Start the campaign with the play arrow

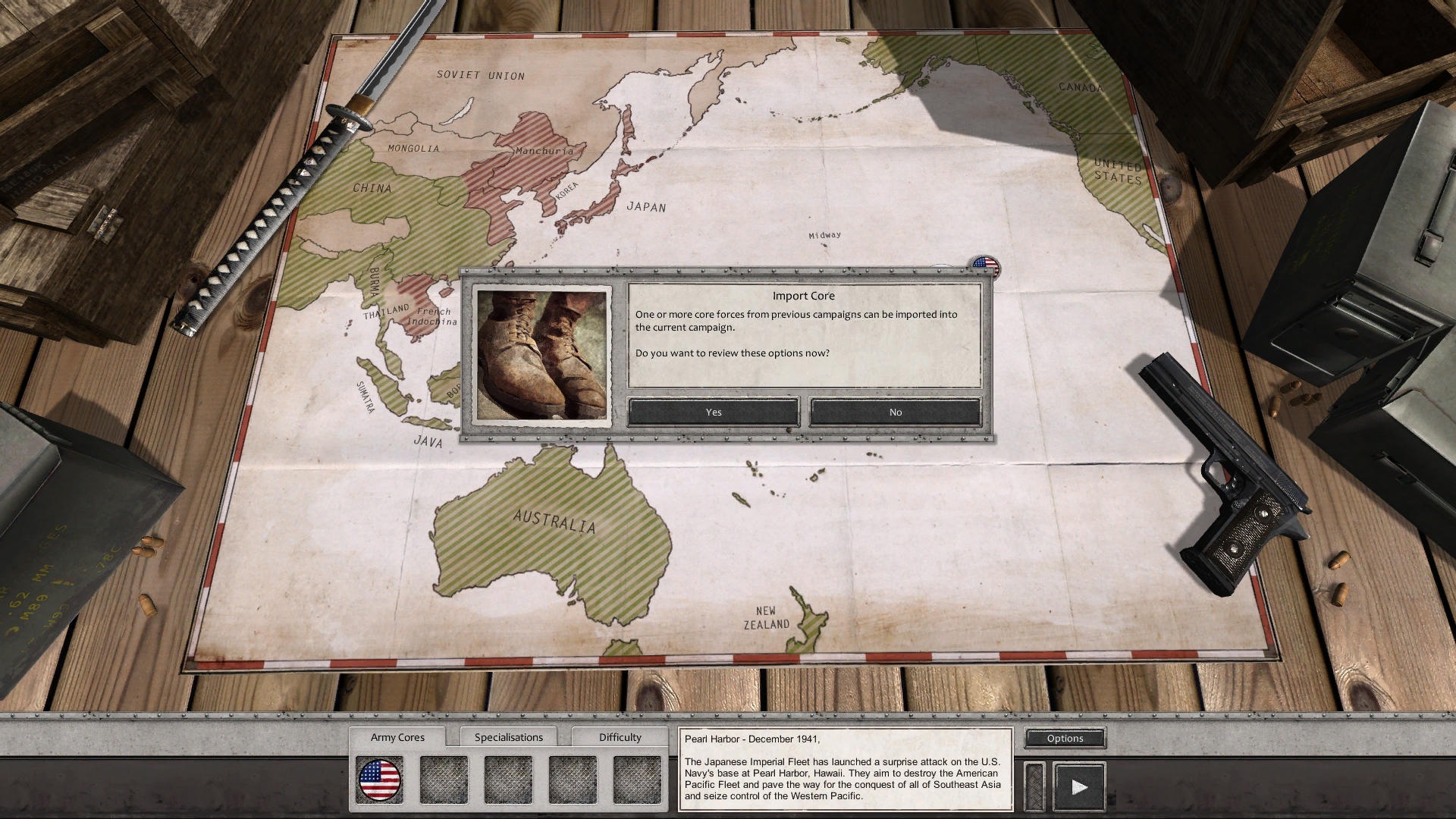1078,786
